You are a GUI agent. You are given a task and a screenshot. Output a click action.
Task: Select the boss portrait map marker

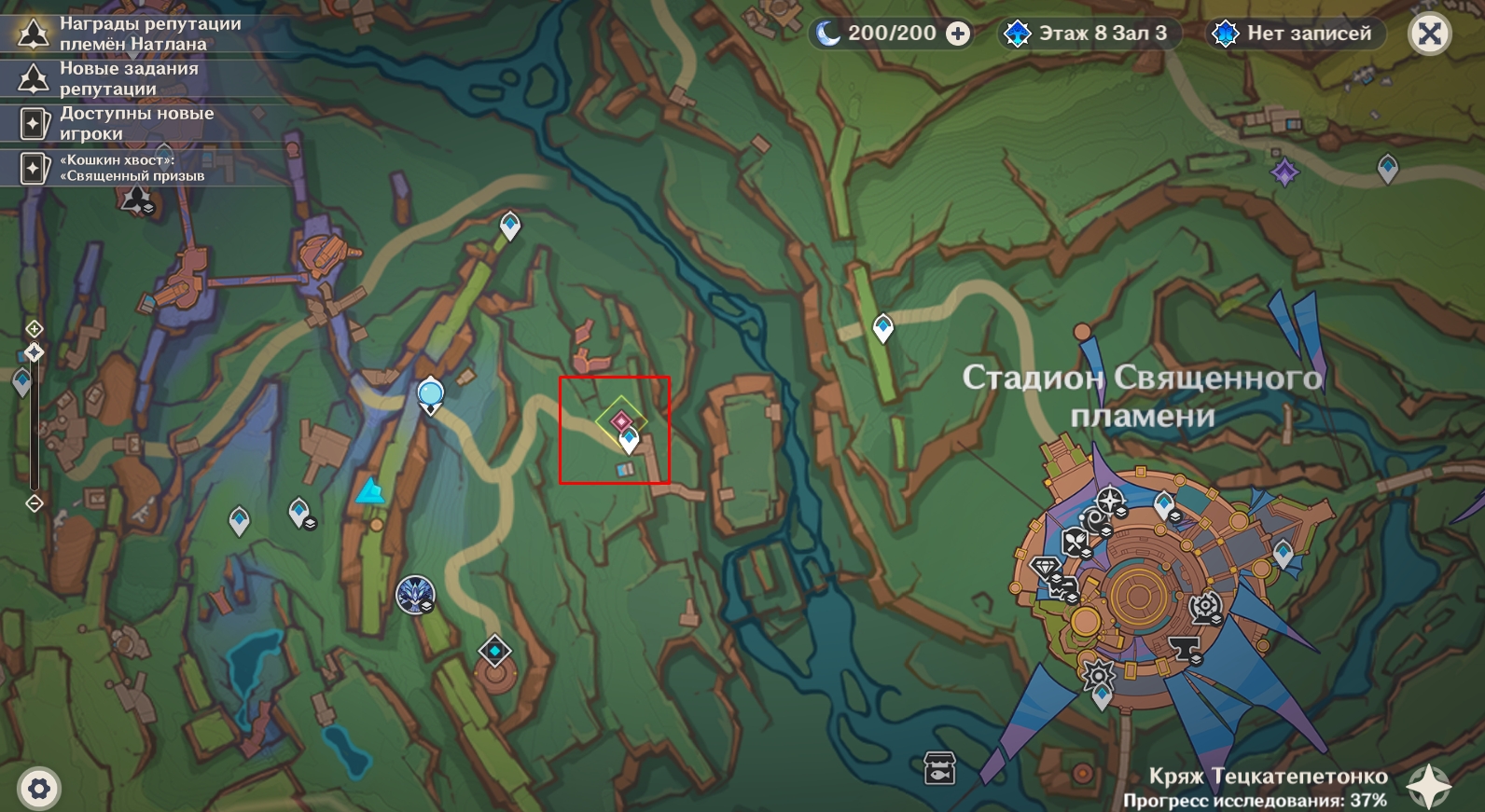(414, 594)
